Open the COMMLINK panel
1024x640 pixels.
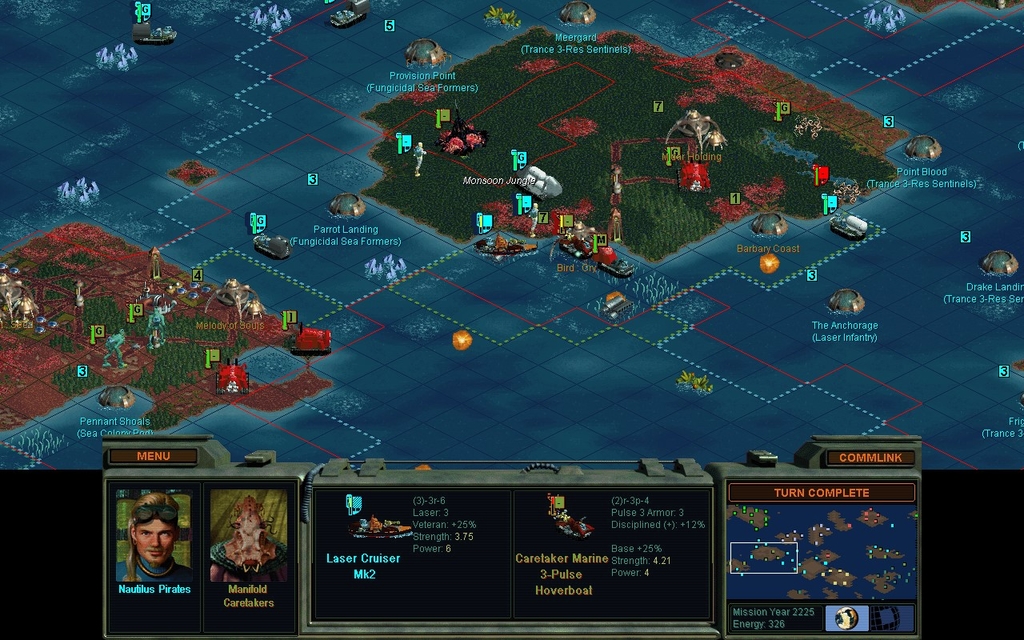pyautogui.click(x=870, y=457)
